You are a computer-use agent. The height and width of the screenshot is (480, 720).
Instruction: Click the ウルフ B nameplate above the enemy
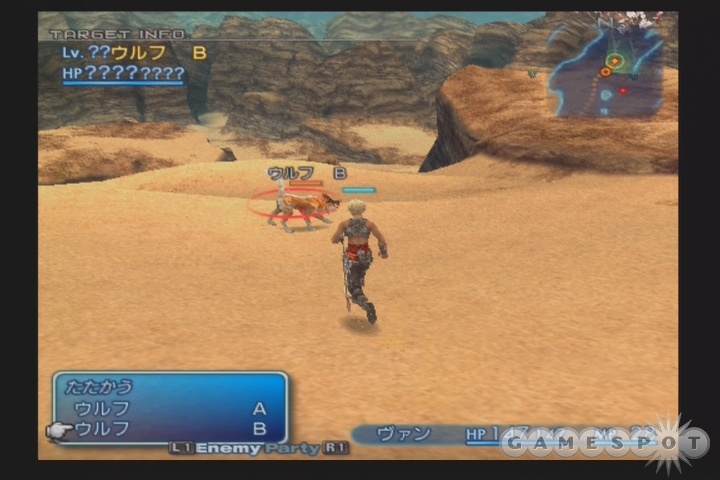coord(306,173)
